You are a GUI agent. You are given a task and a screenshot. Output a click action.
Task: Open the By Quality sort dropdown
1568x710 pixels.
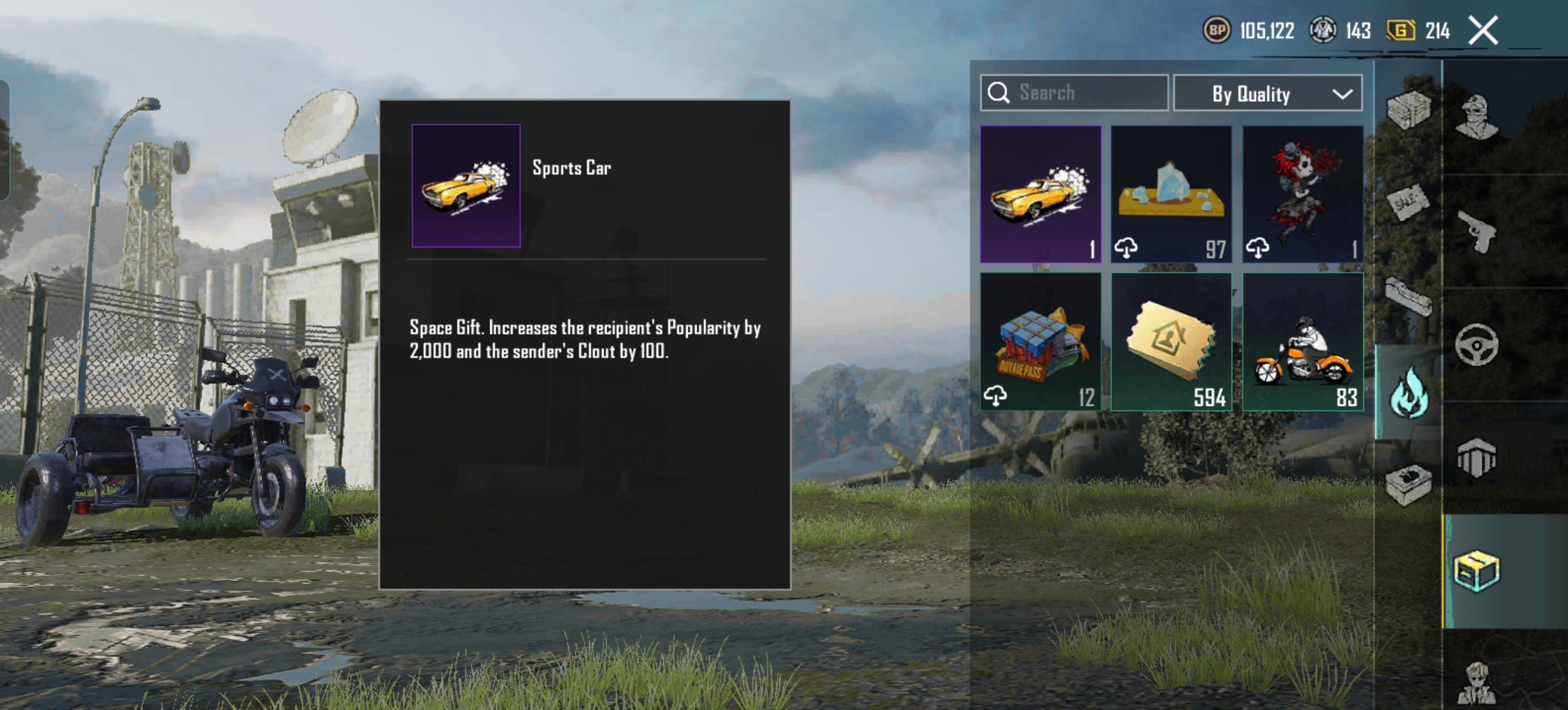pos(1267,93)
